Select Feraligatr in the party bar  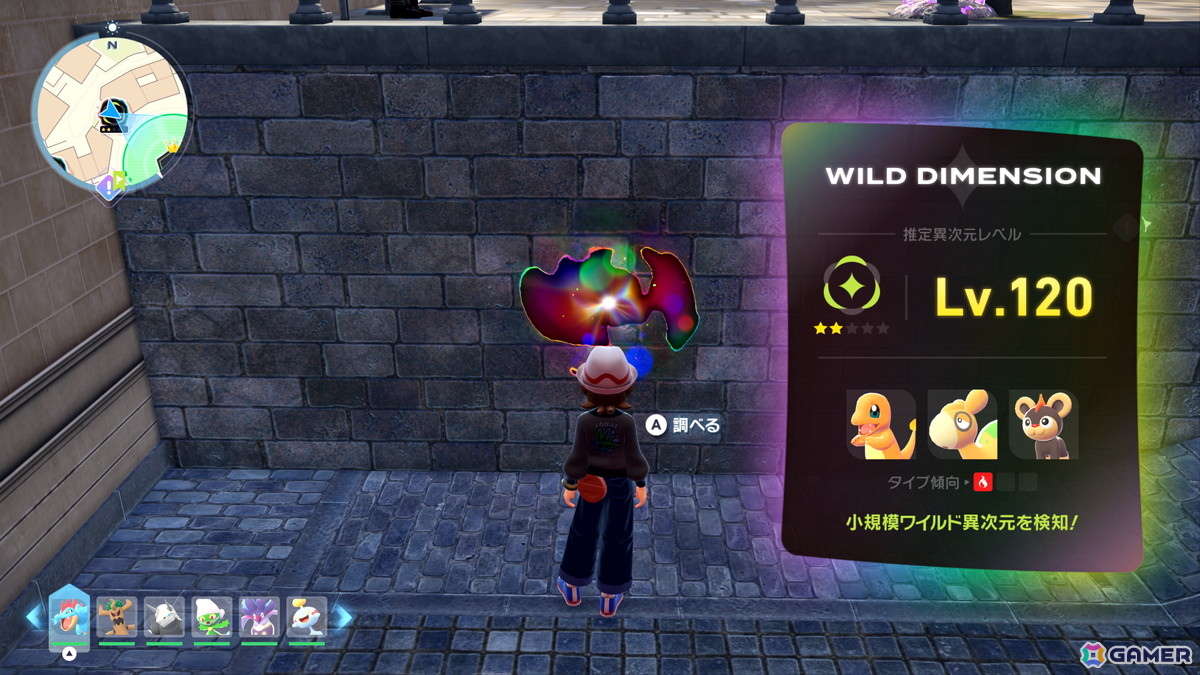[69, 616]
